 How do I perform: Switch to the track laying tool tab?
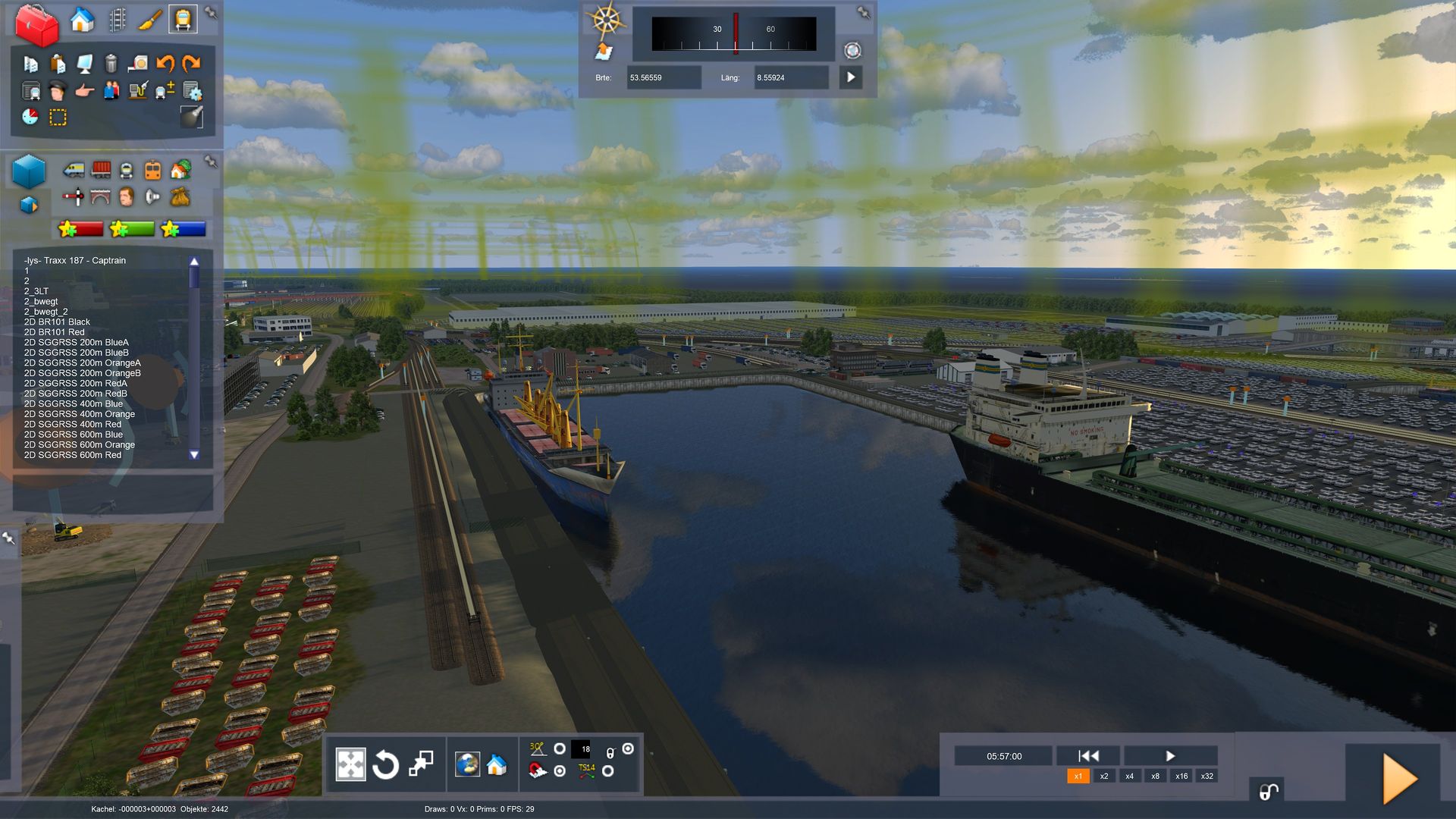pos(117,20)
